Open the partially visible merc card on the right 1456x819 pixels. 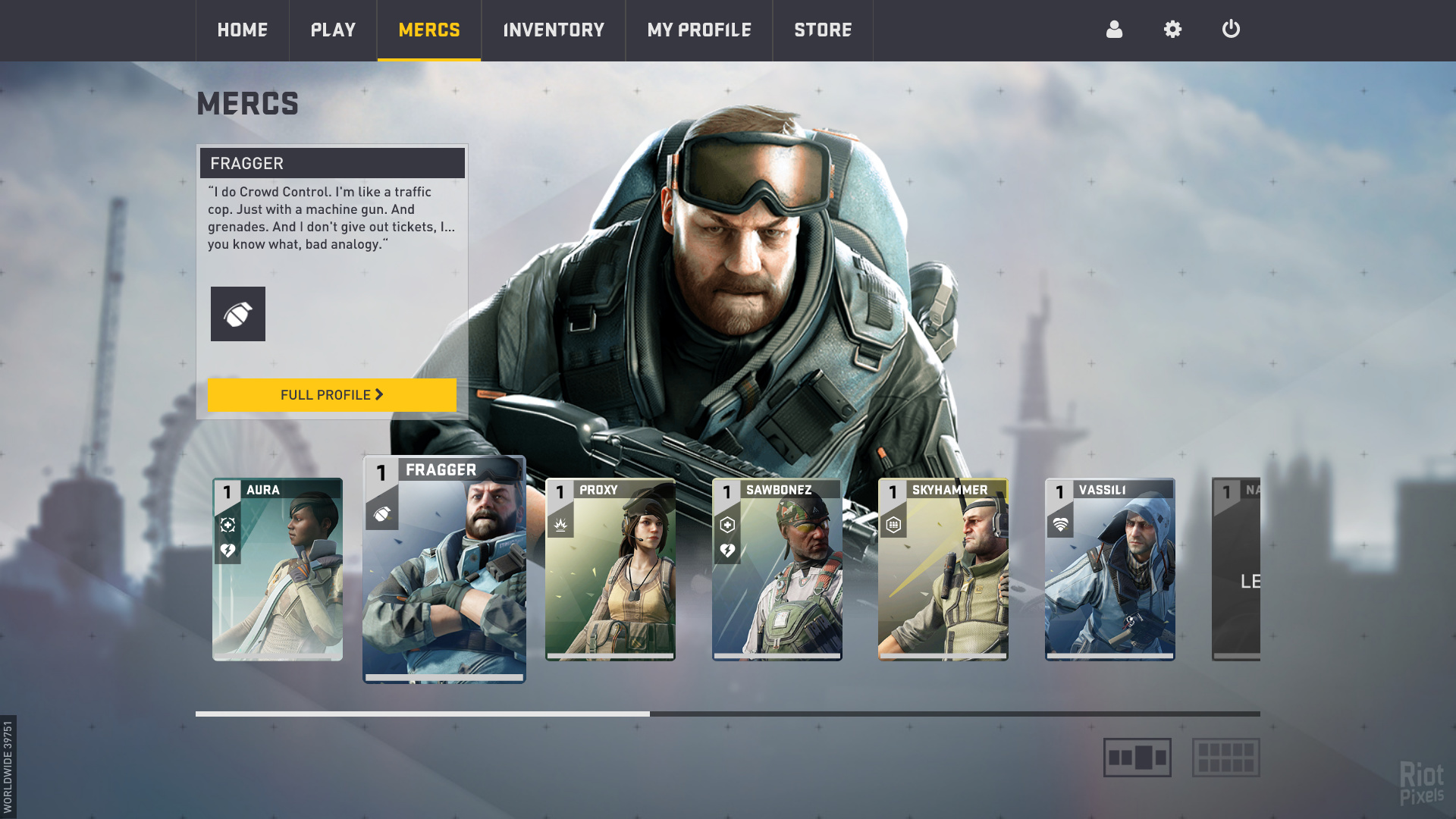click(1236, 569)
